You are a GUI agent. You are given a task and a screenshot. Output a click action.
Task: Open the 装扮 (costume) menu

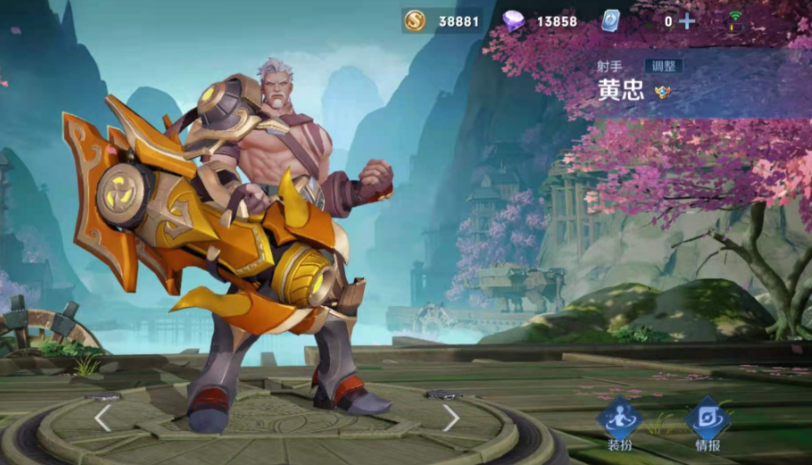click(619, 422)
